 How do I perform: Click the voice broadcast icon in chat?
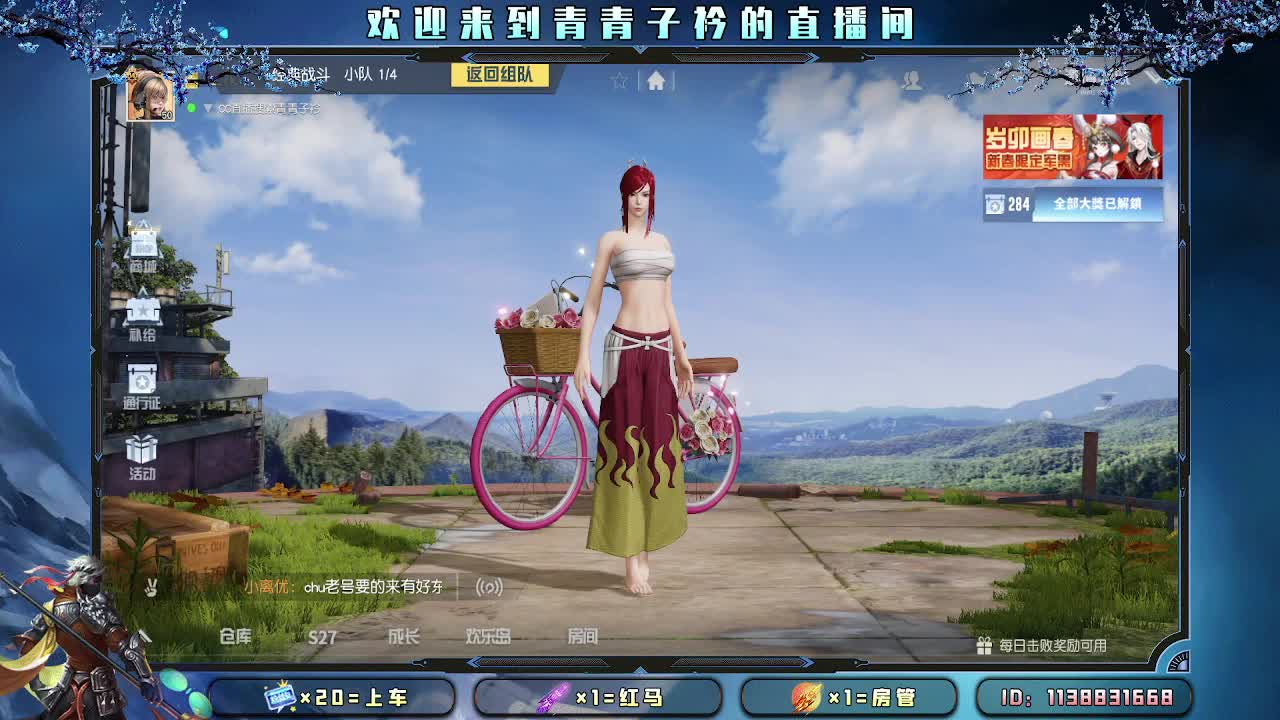[487, 589]
